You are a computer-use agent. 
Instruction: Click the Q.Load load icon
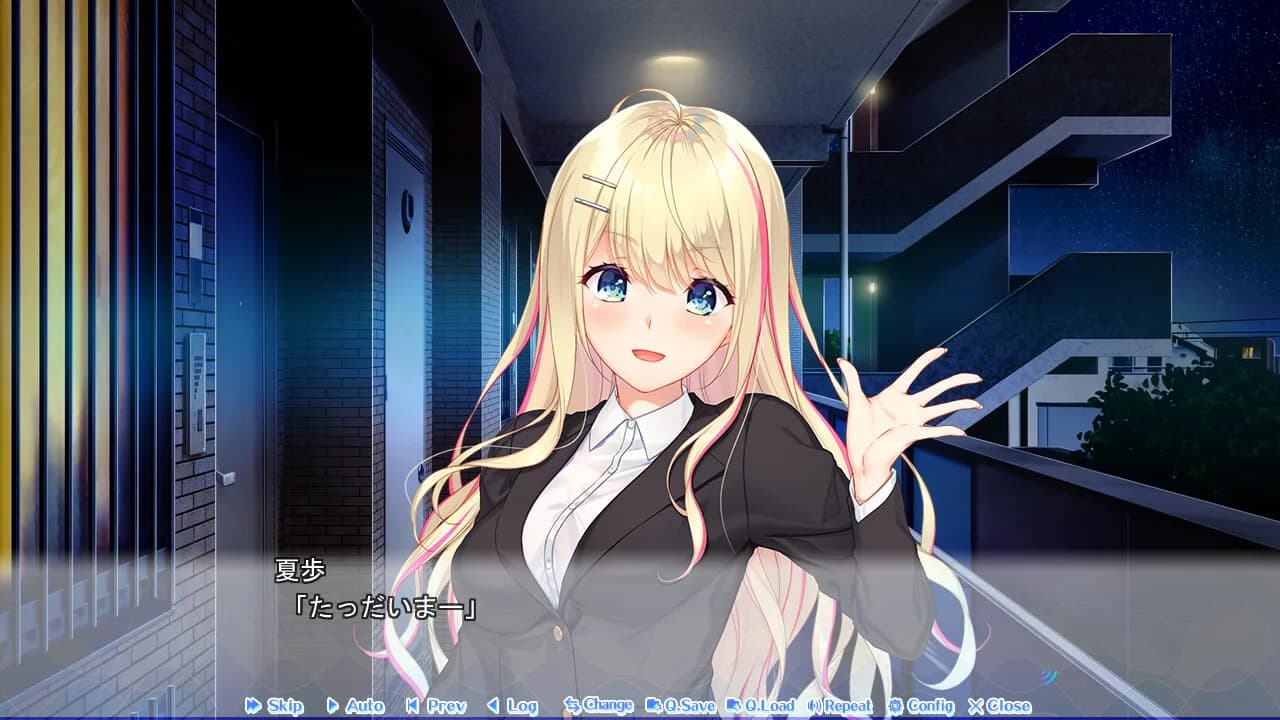click(x=736, y=706)
